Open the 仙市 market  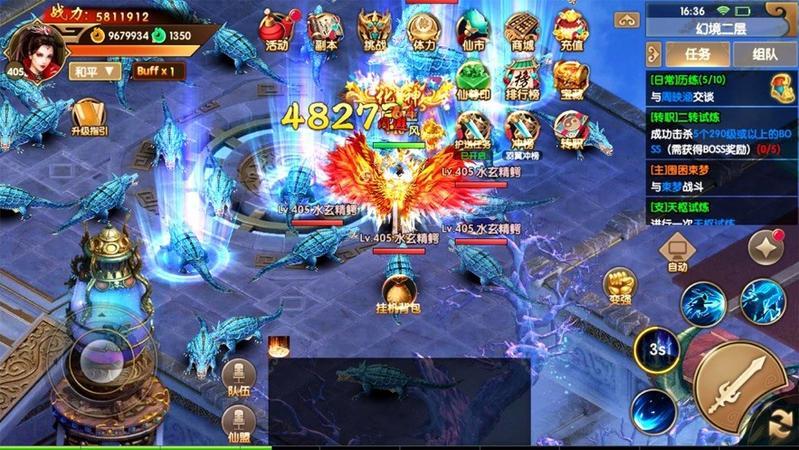click(x=471, y=30)
